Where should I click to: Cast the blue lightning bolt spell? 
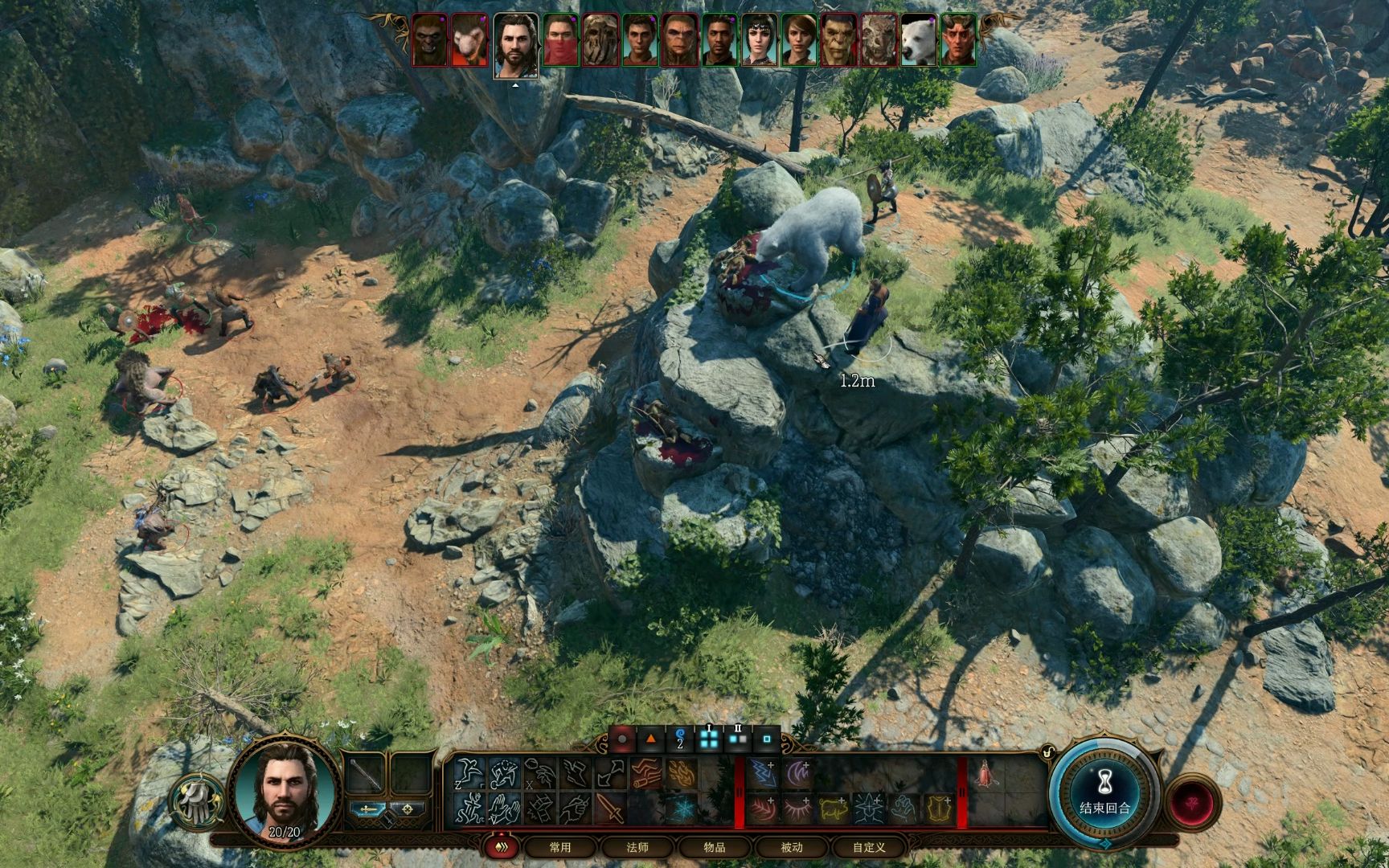(762, 774)
